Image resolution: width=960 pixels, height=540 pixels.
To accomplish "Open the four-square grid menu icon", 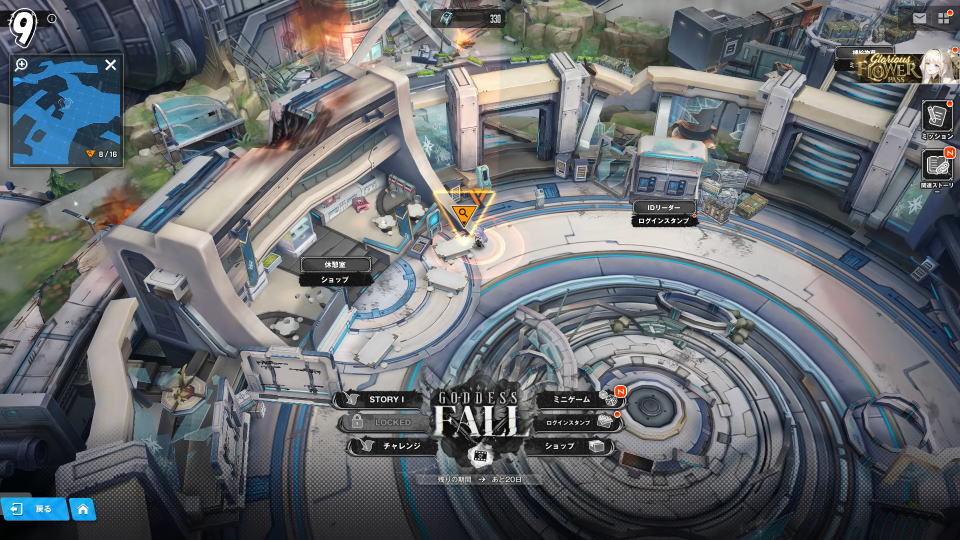I will coord(943,17).
